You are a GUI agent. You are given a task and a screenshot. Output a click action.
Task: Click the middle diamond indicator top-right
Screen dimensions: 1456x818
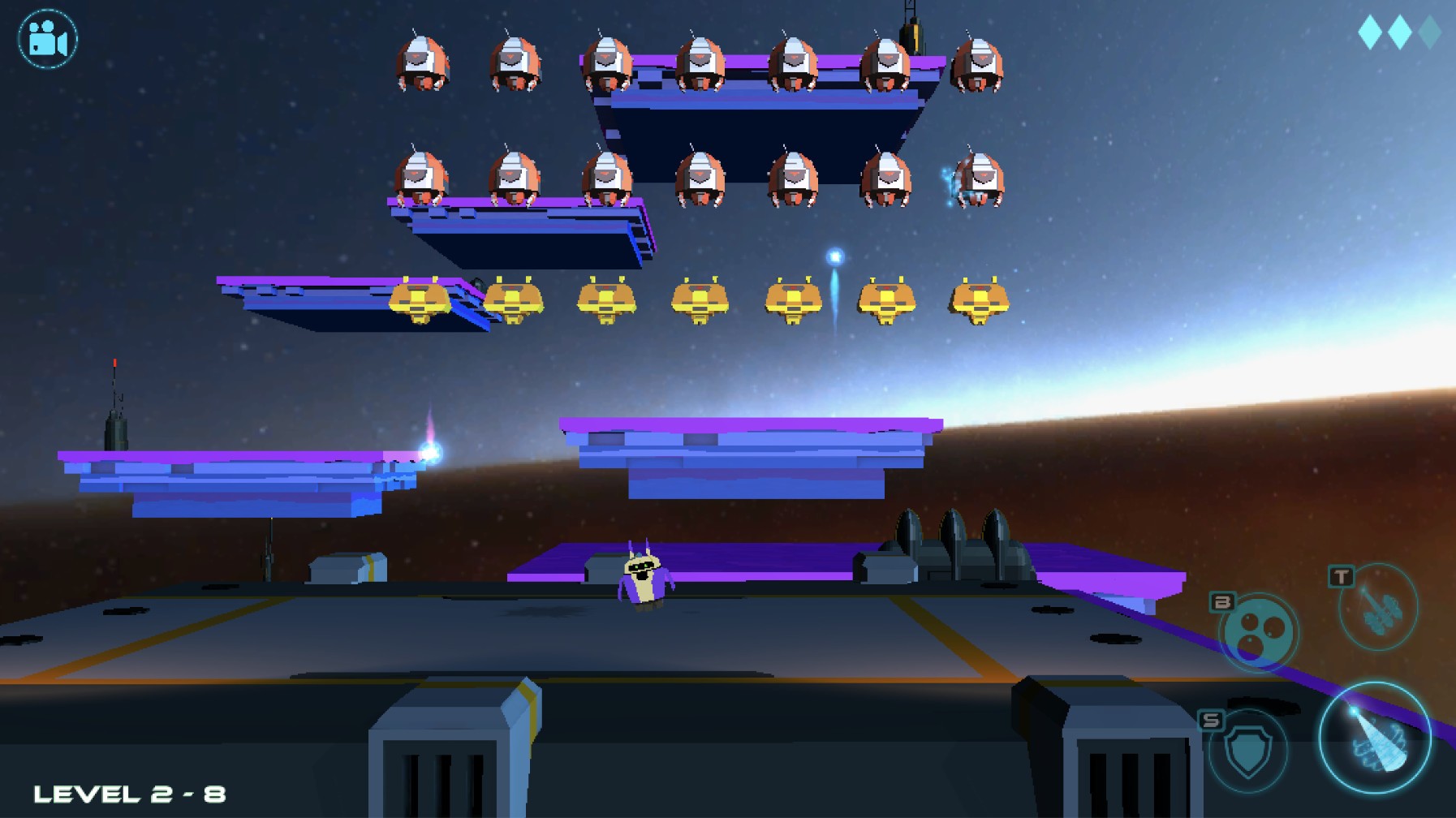[x=1401, y=34]
